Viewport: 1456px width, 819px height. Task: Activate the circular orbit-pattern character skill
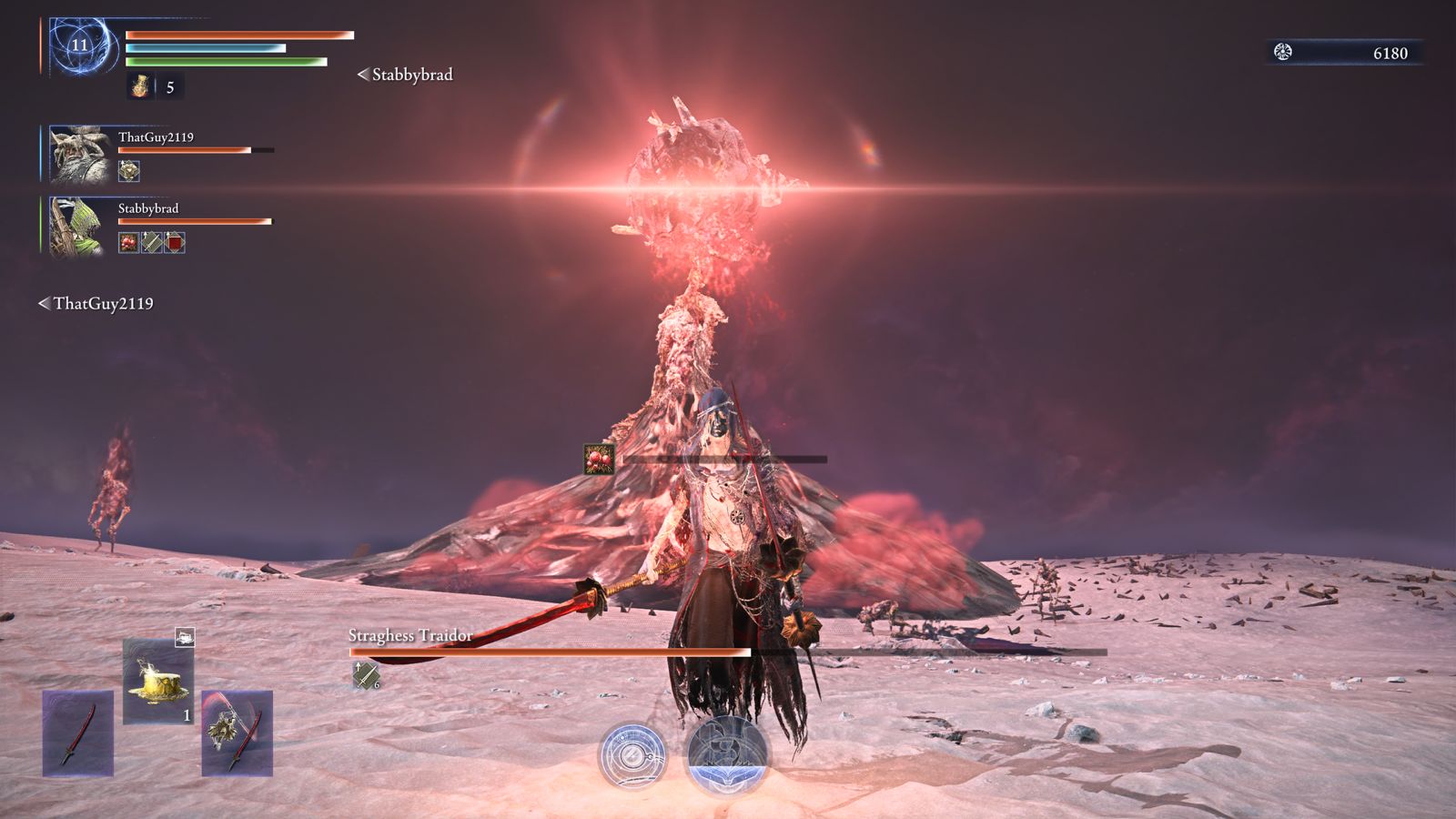tap(632, 755)
